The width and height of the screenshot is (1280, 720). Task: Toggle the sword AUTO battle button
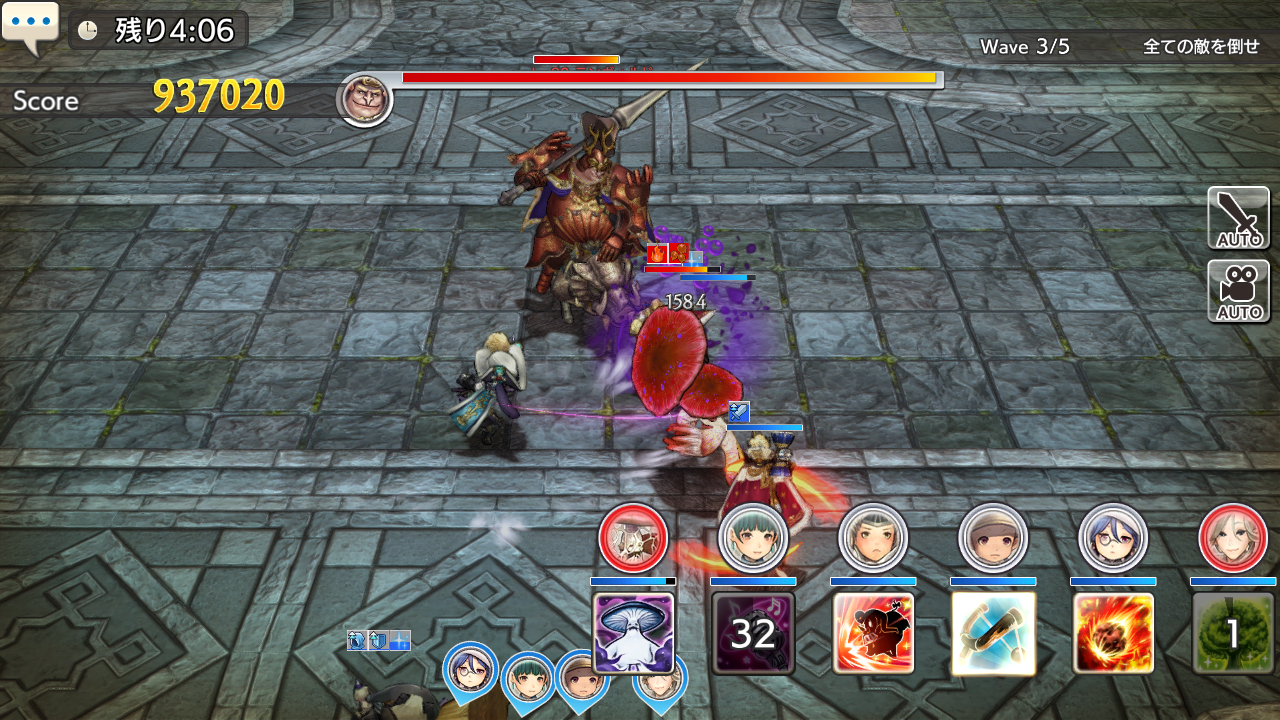click(x=1238, y=218)
